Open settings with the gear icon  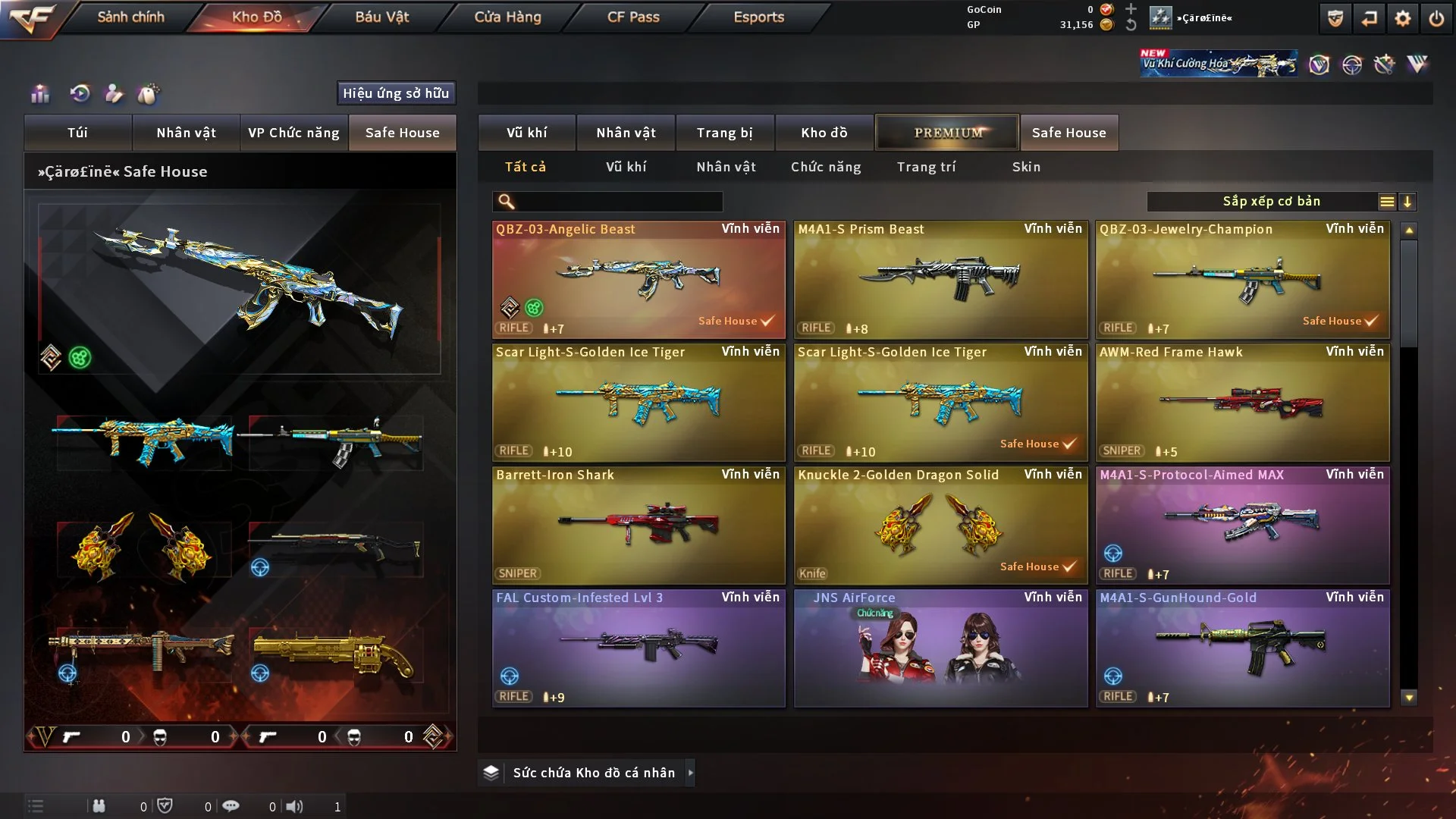click(1402, 18)
